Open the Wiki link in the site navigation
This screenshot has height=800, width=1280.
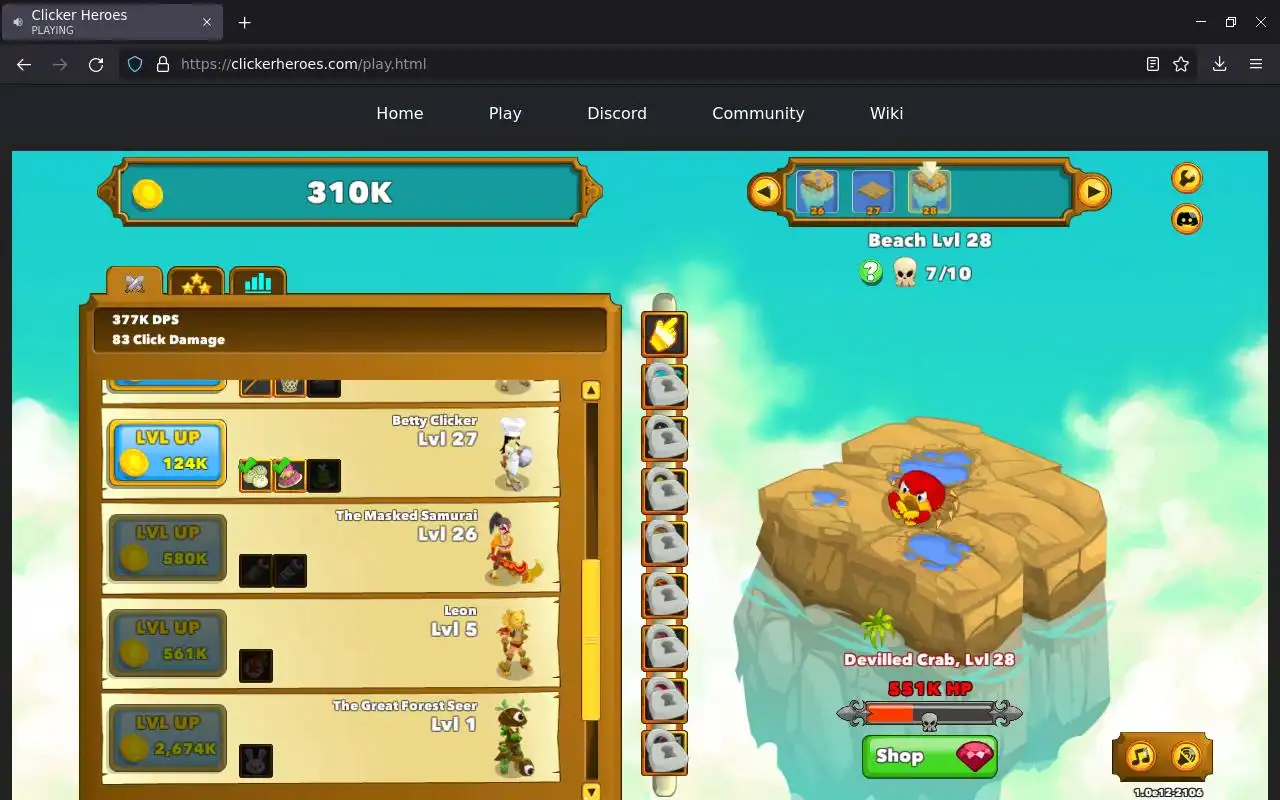[x=886, y=113]
